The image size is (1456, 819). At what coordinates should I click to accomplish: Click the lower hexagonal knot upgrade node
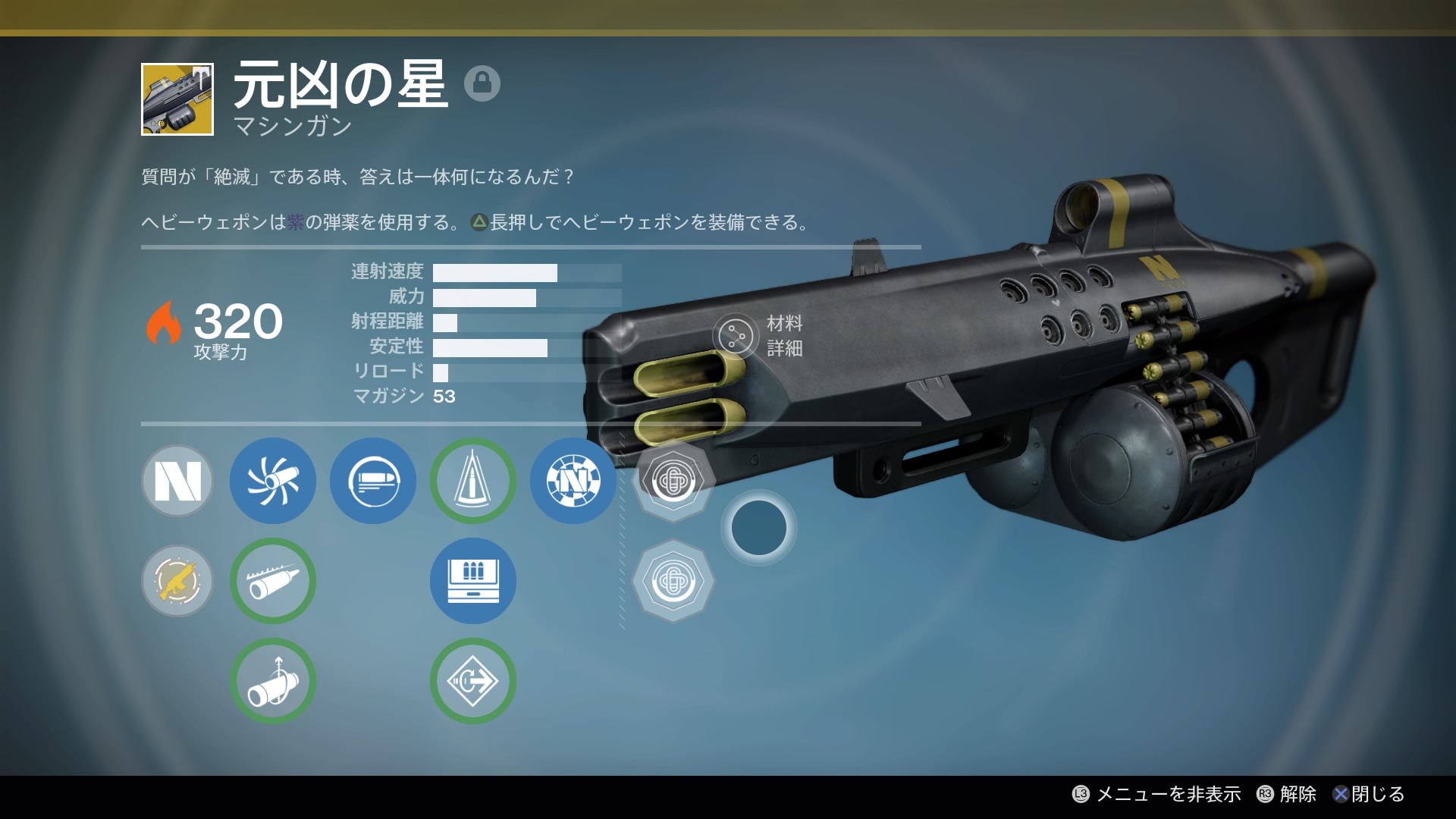point(673,581)
